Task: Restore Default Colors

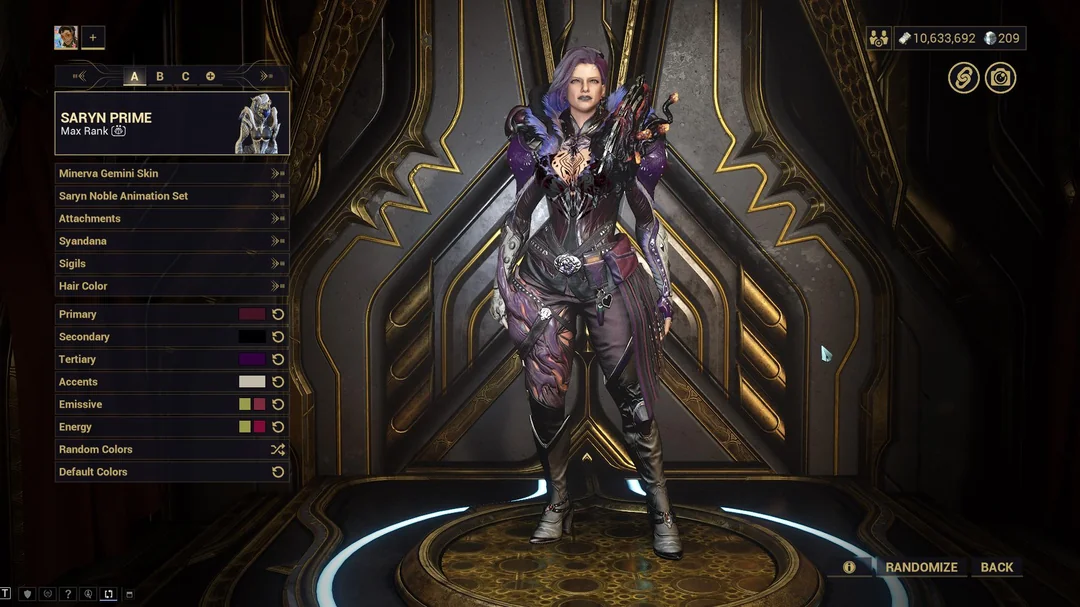Action: coord(170,472)
